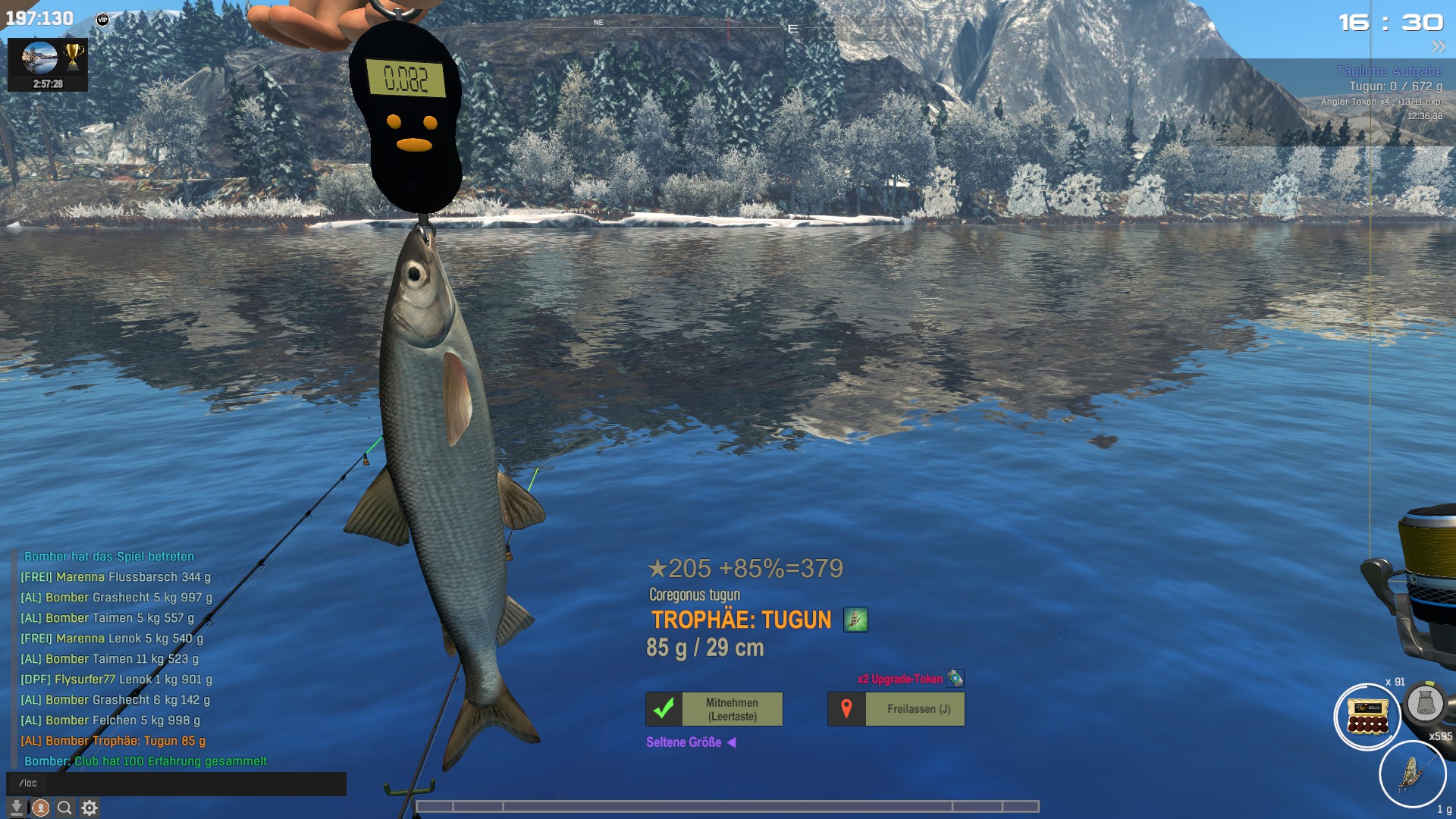The image size is (1456, 819).
Task: Open the lake location thumbnail
Action: [39, 58]
